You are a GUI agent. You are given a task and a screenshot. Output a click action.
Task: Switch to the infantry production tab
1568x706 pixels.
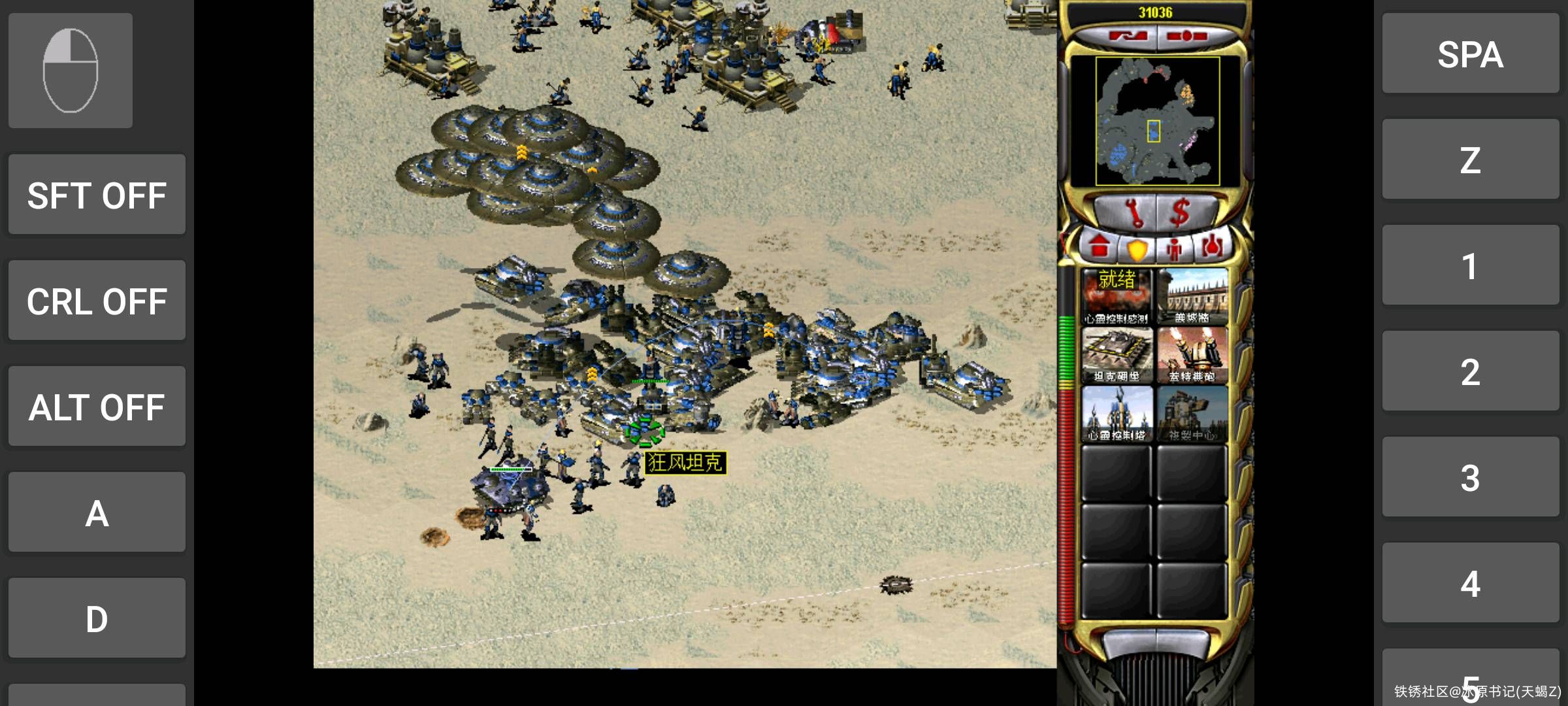(x=1175, y=249)
